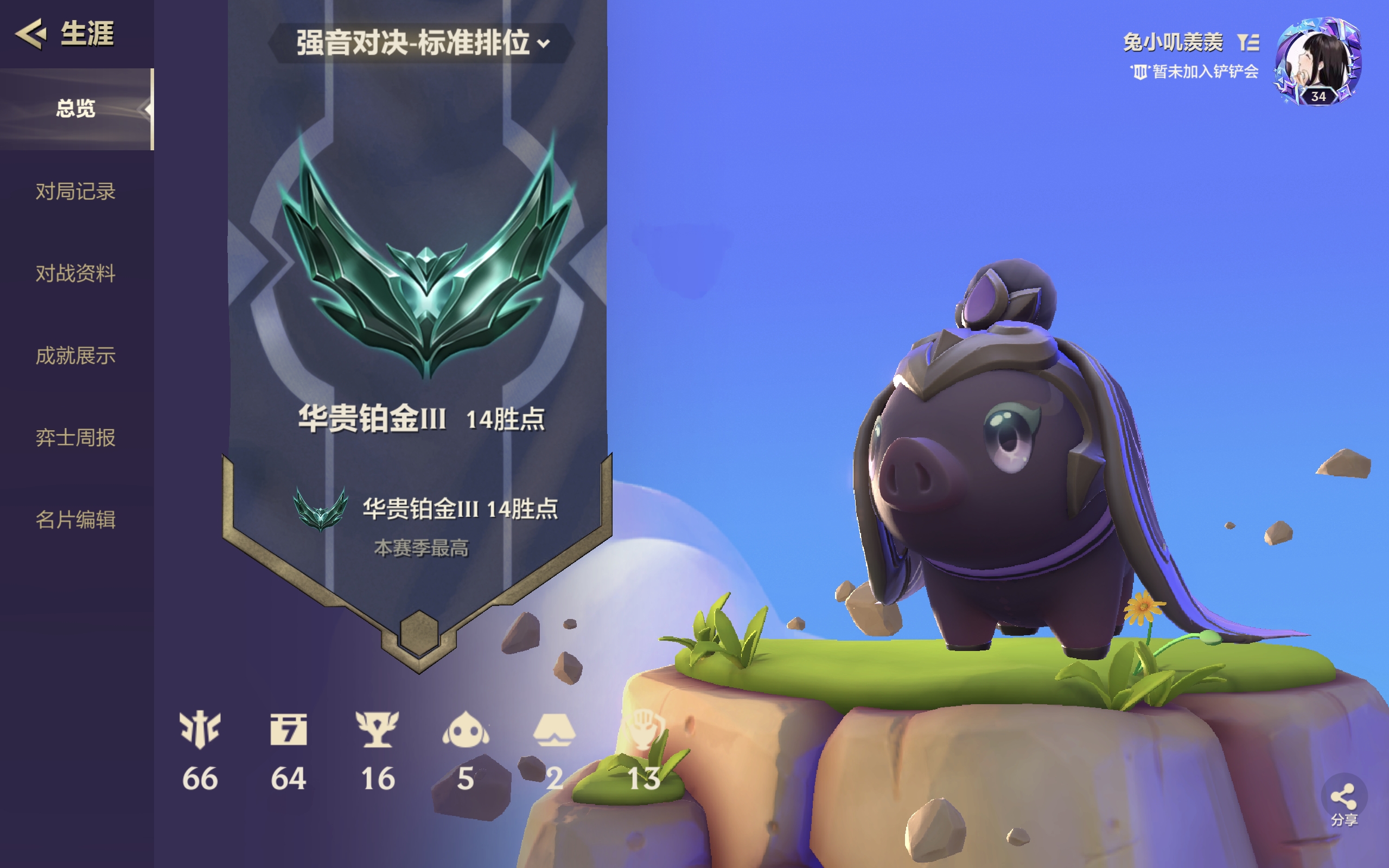Viewport: 1389px width, 868px height.
Task: Choose the 名片编辑 card editor tab
Action: coord(76,520)
